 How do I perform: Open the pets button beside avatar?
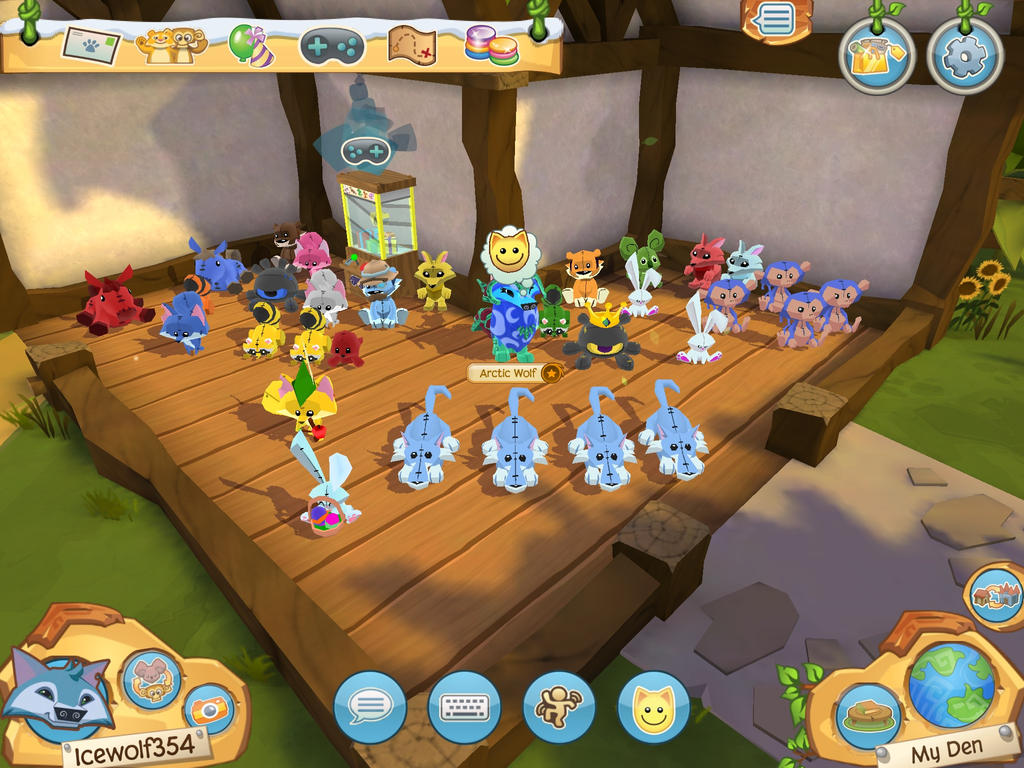coord(152,679)
